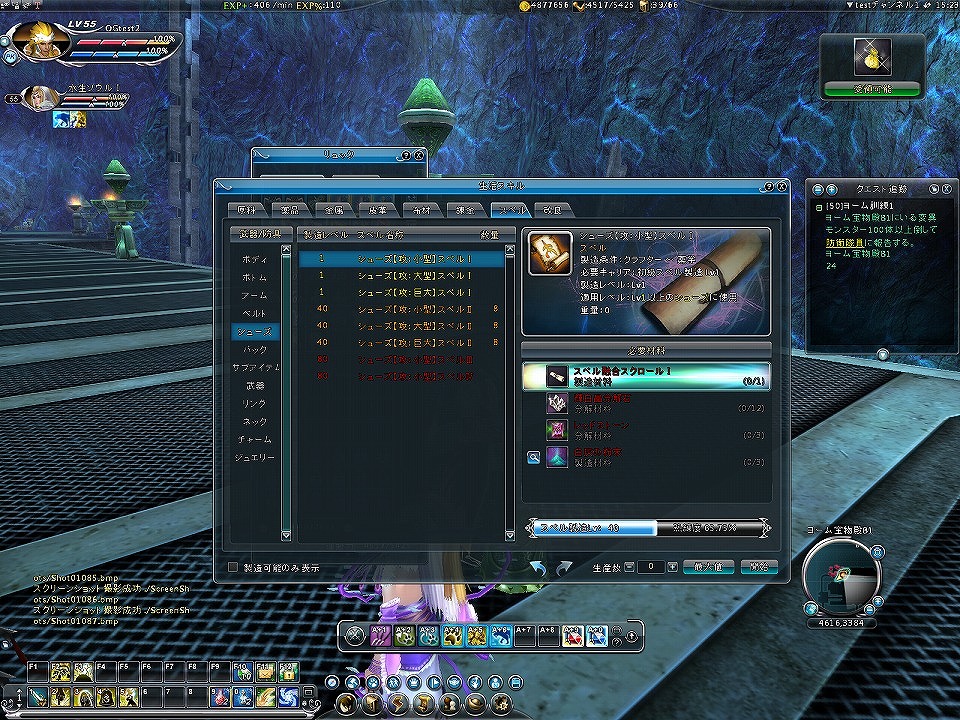Select シューズ【攻:大型】スペル I recipe row
Viewport: 960px width, 720px height.
[400, 277]
